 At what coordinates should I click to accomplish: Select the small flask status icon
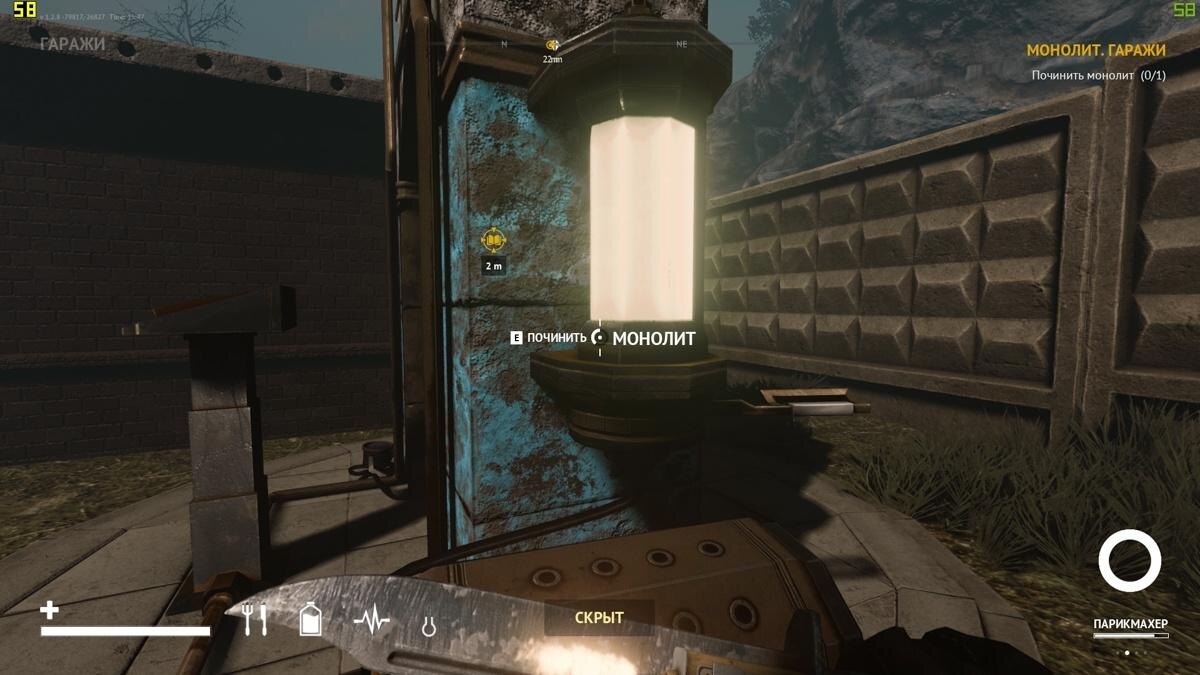click(428, 626)
